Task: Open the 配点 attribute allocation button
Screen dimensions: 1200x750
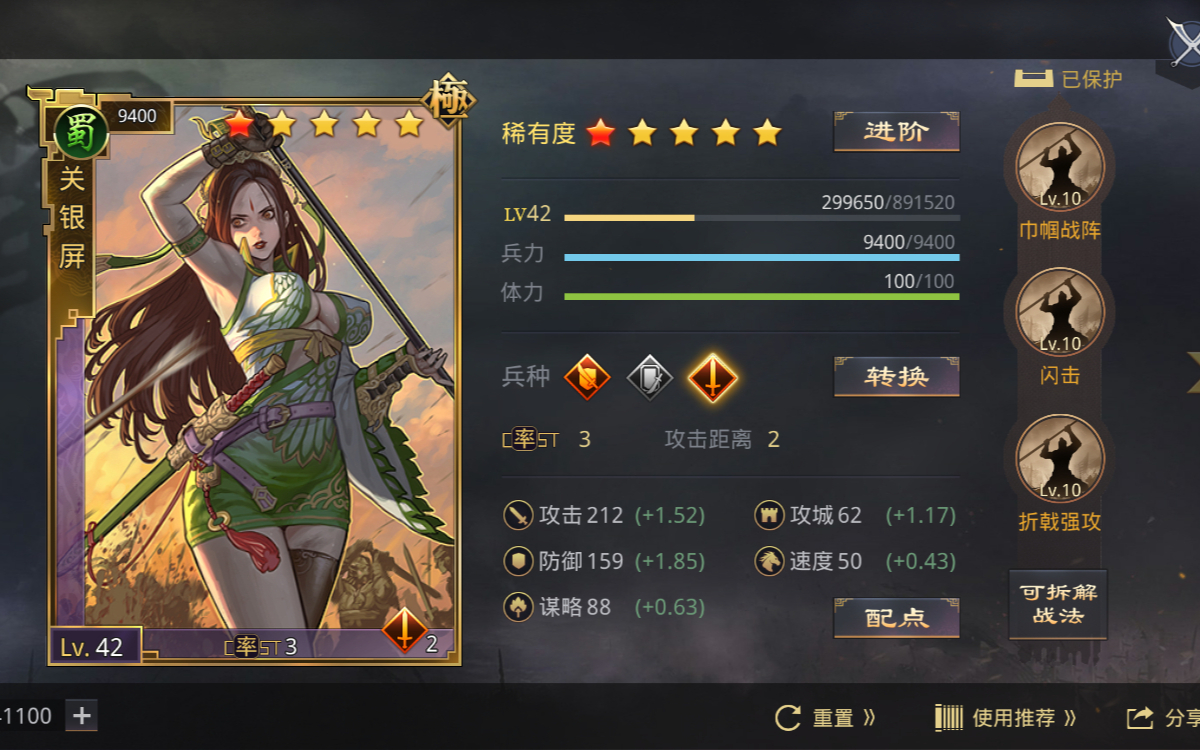Action: [896, 618]
